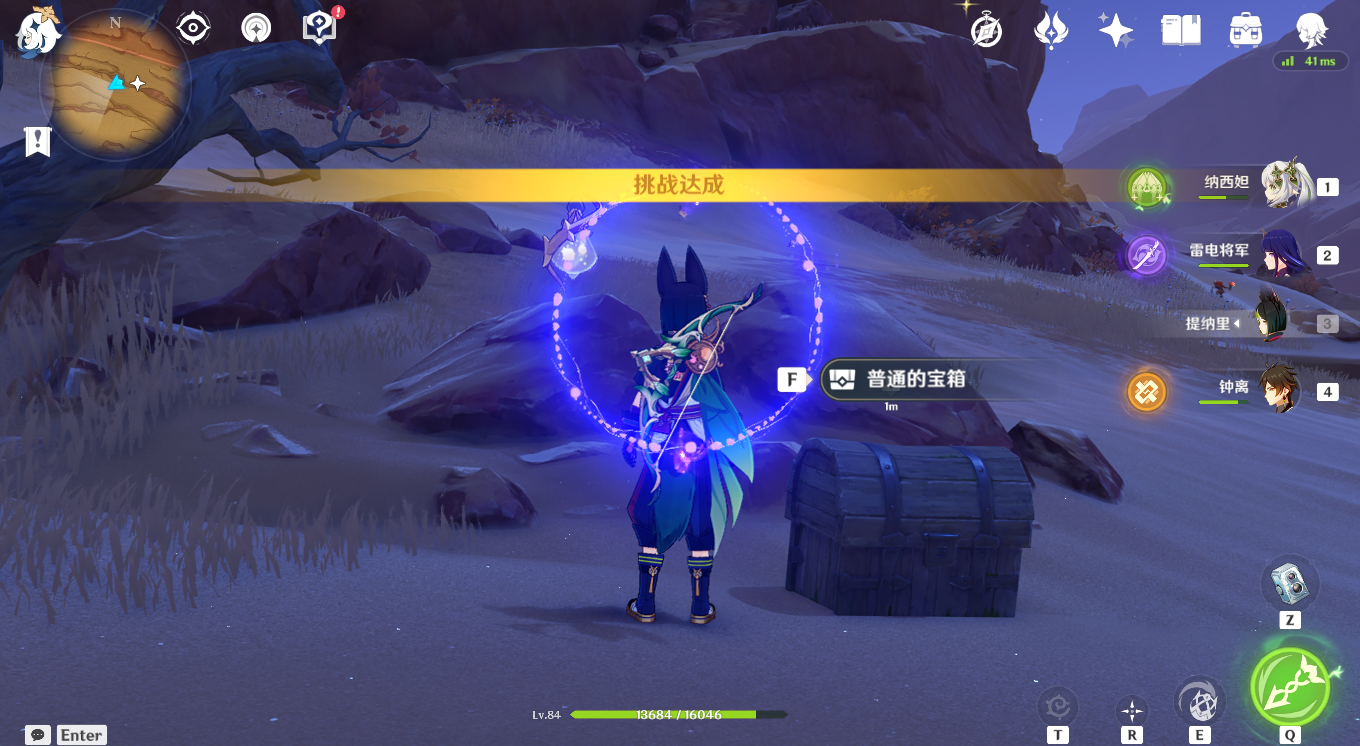
Task: Open the inventory backpack icon
Action: click(x=1245, y=31)
